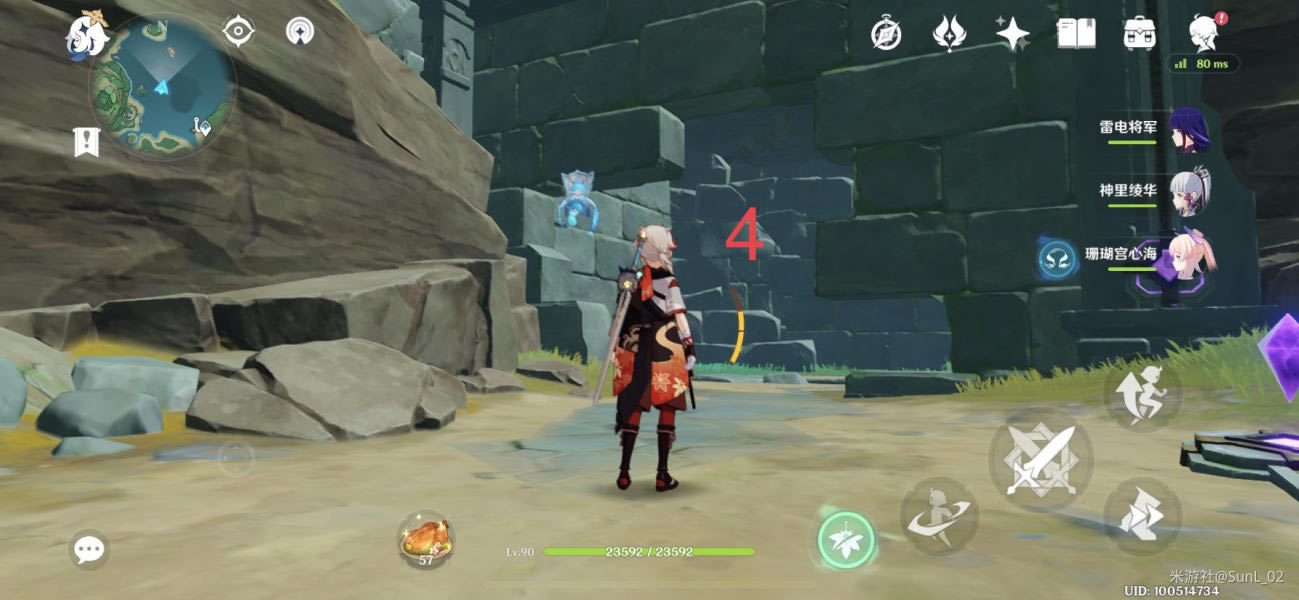Tap the crossed-sword normal attack button
This screenshot has width=1299, height=600.
pos(1040,460)
